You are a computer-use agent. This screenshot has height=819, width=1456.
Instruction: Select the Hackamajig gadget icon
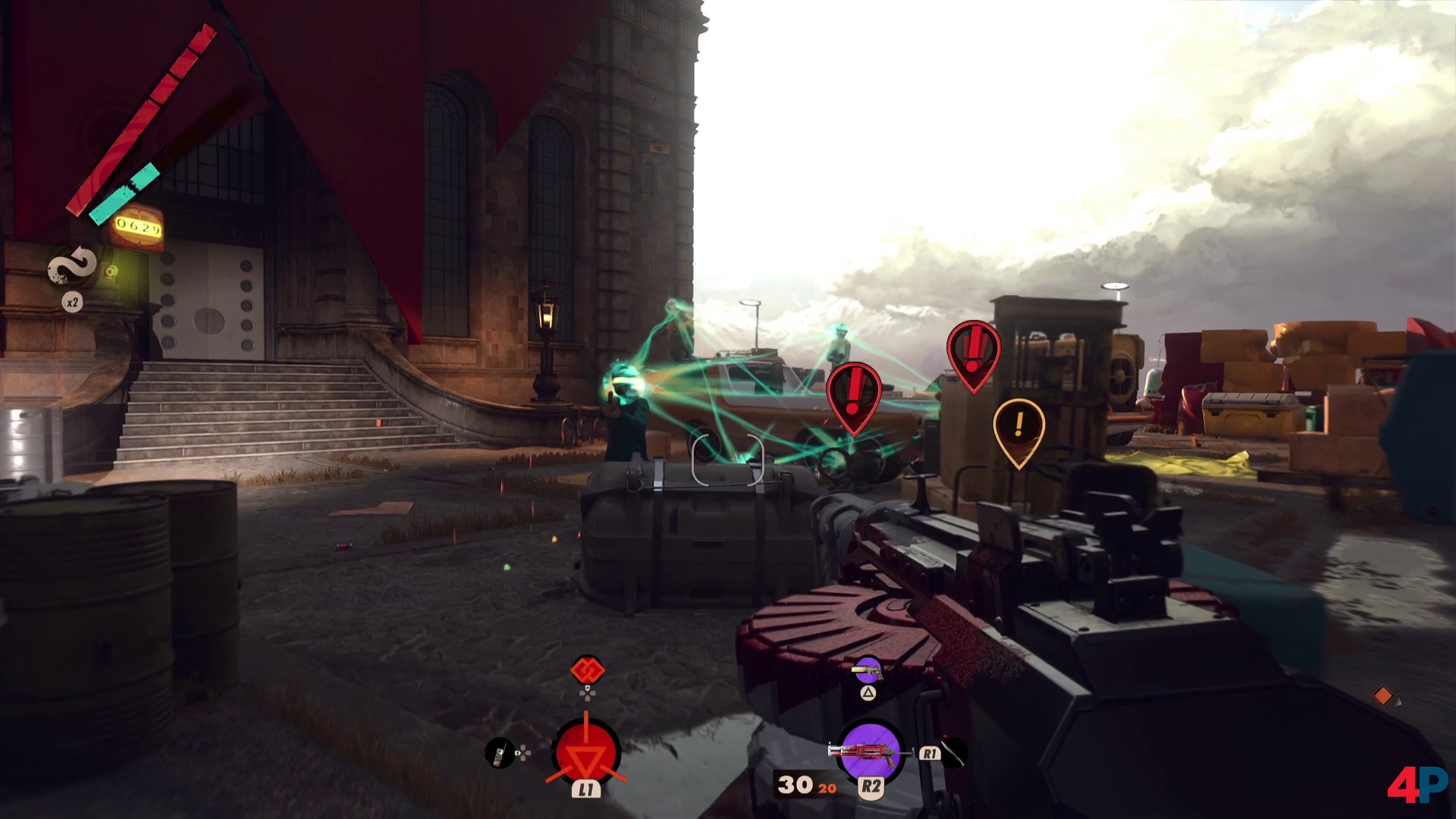point(499,752)
